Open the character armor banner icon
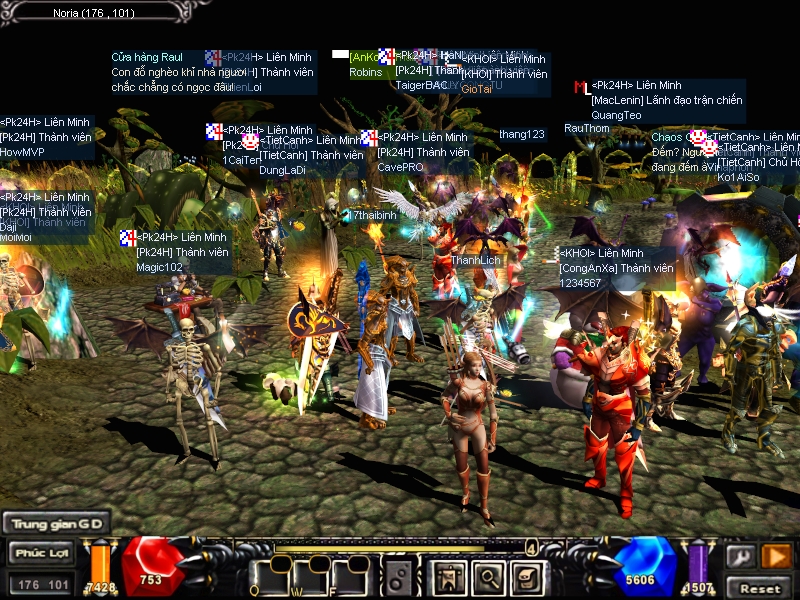Screen dimensions: 800x600 (447, 576)
